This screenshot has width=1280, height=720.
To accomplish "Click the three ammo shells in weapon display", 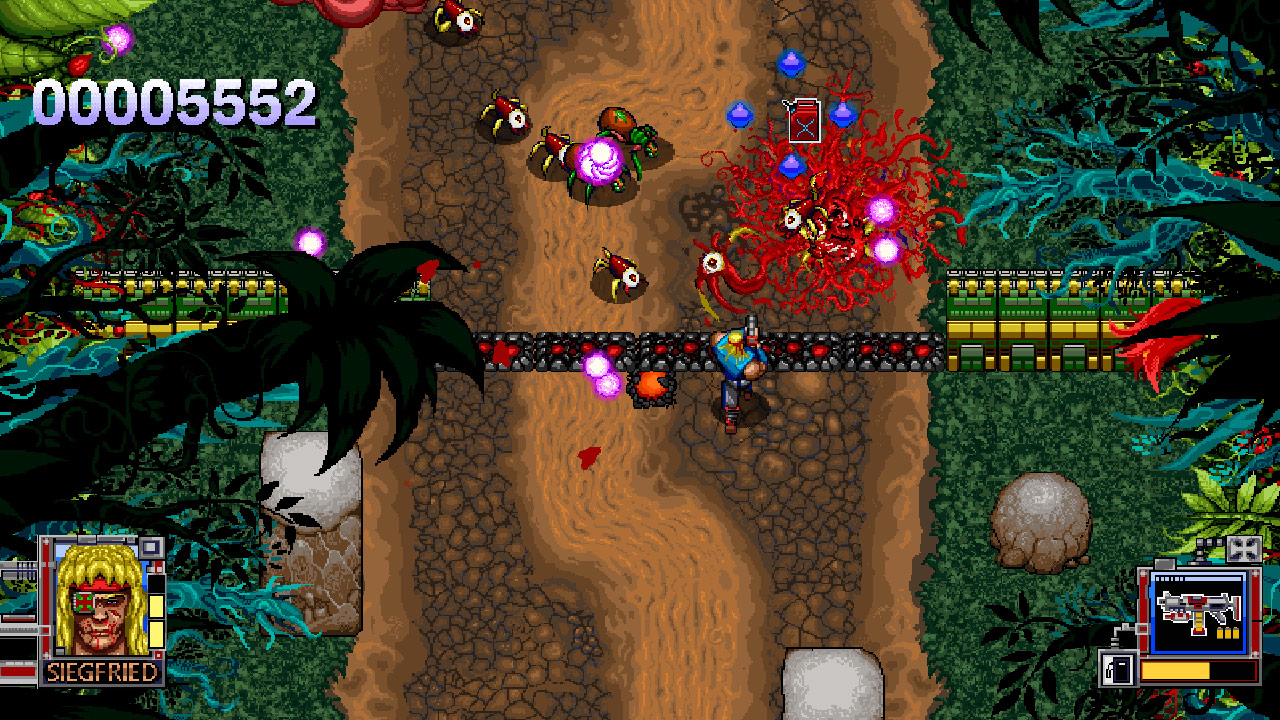I will pyautogui.click(x=1227, y=633).
